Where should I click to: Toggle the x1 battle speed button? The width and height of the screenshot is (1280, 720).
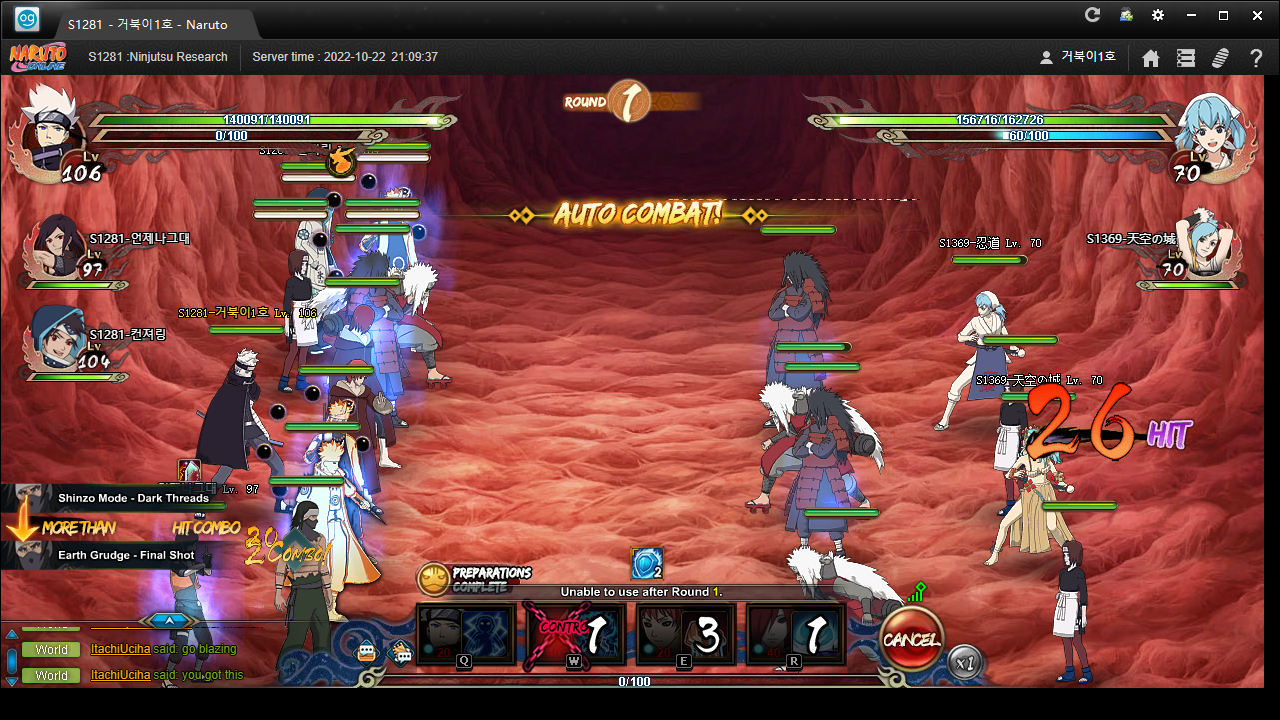point(964,662)
